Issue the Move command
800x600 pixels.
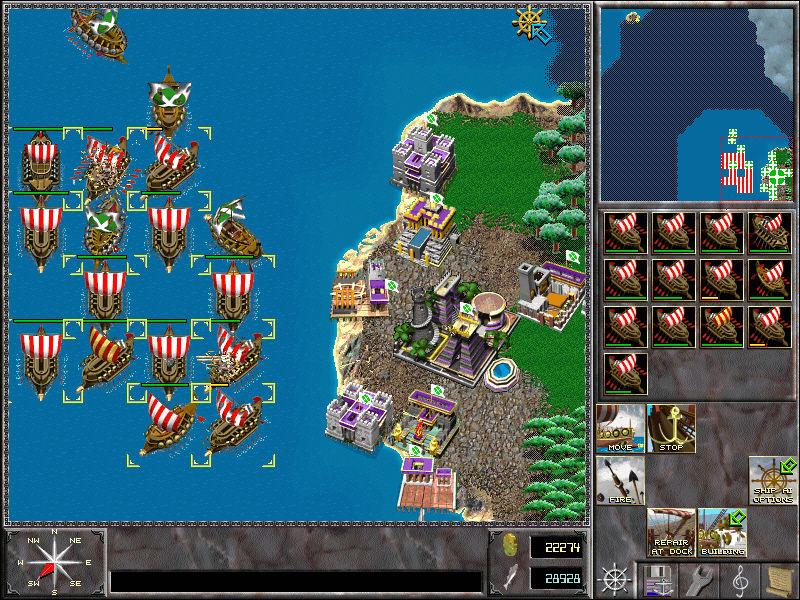(621, 429)
